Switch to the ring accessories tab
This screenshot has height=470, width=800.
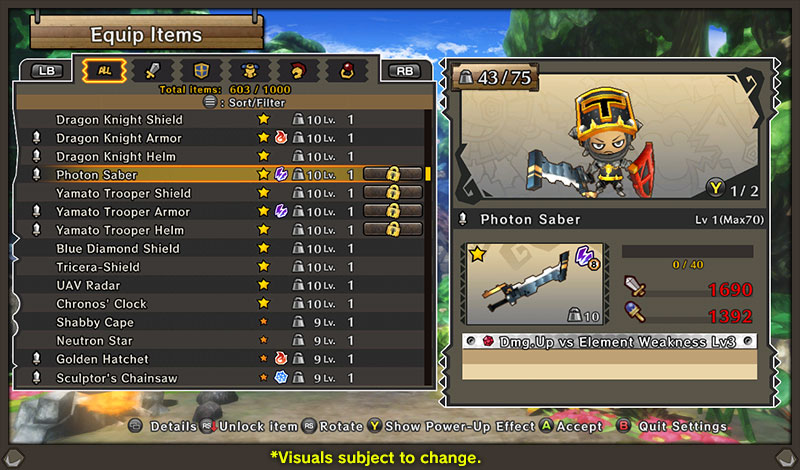point(346,70)
